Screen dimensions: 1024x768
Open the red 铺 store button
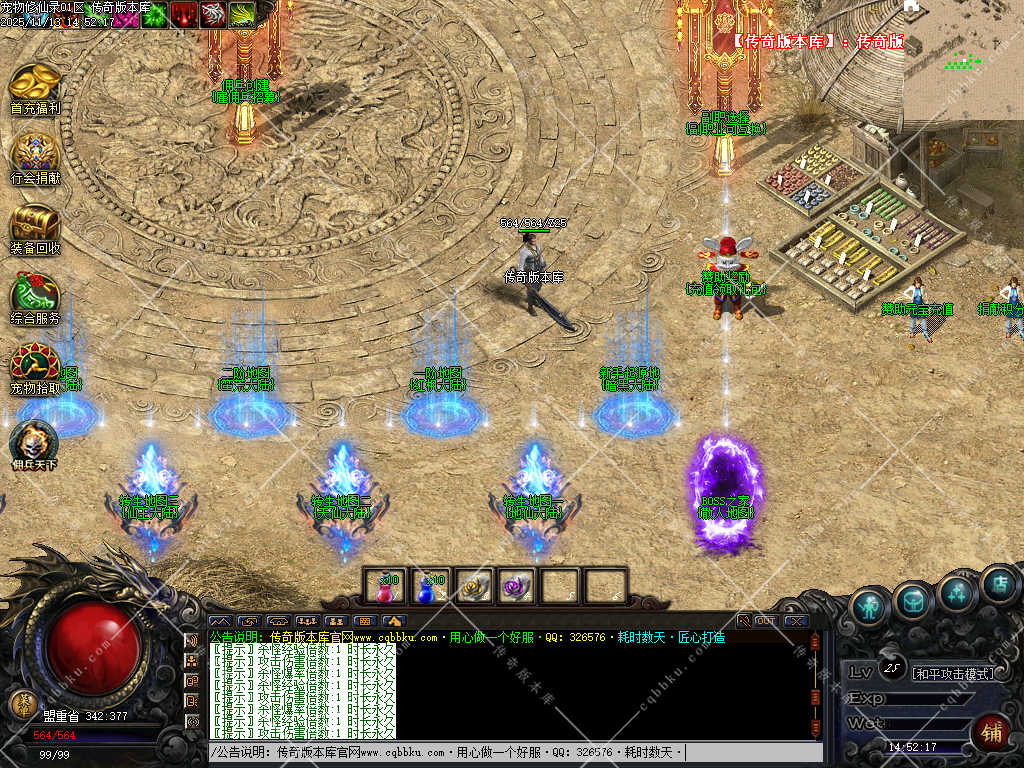coord(990,733)
